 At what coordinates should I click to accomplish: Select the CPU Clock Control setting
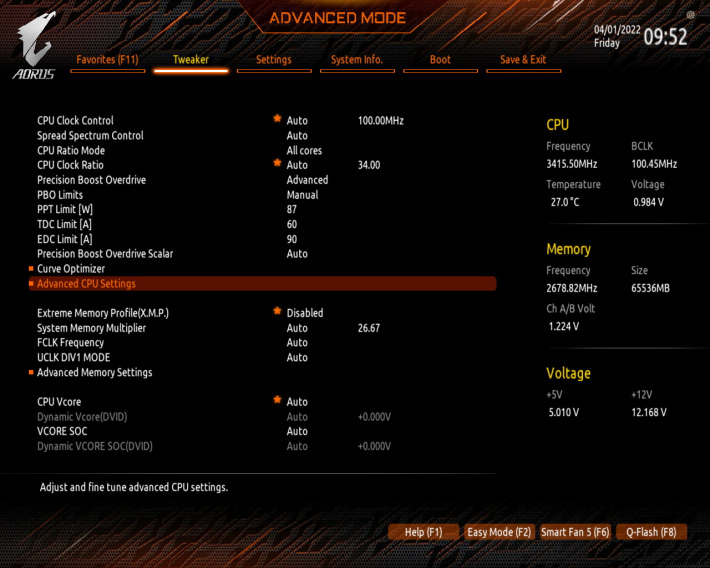(76, 121)
